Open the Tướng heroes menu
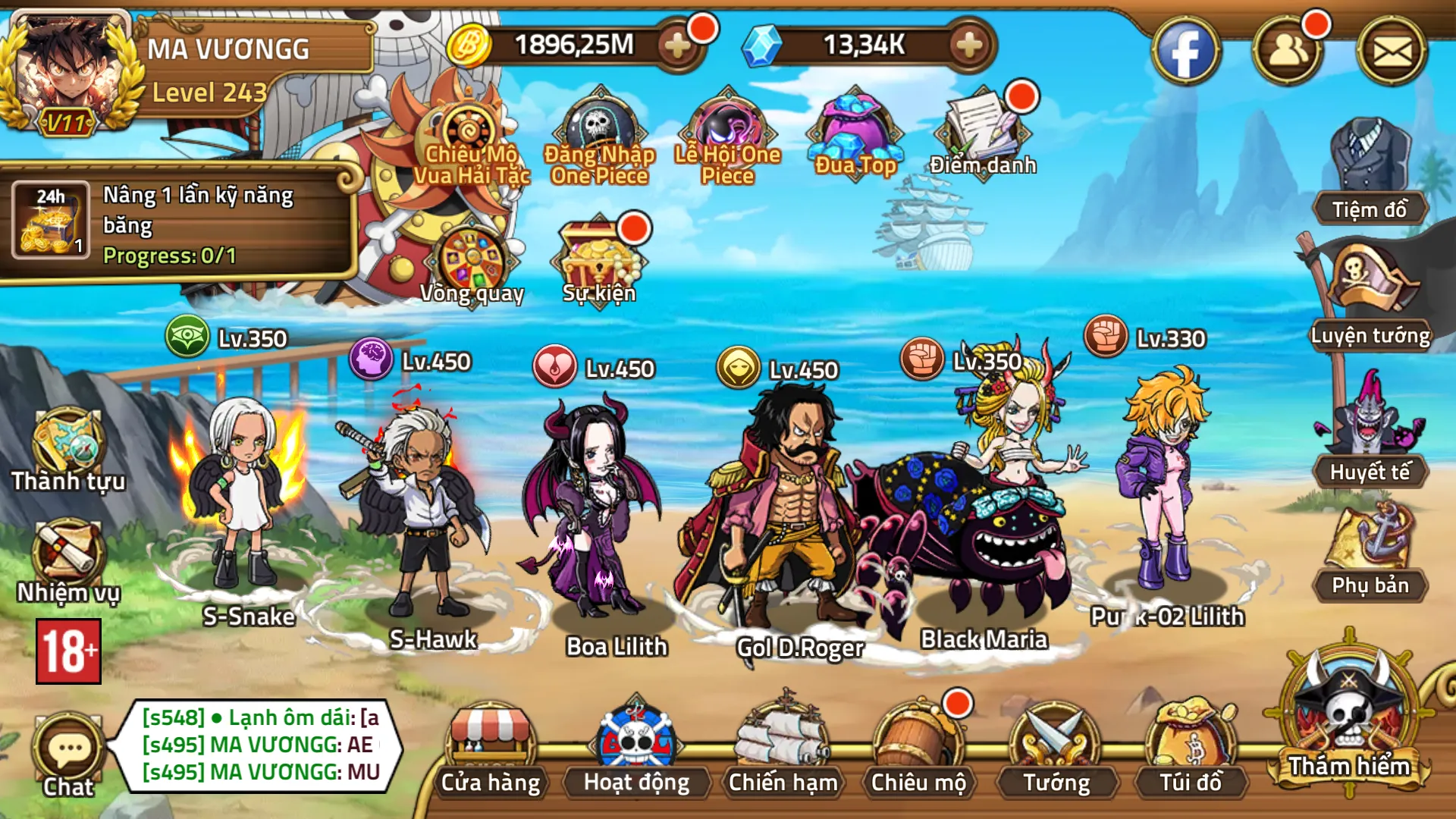 1056,749
